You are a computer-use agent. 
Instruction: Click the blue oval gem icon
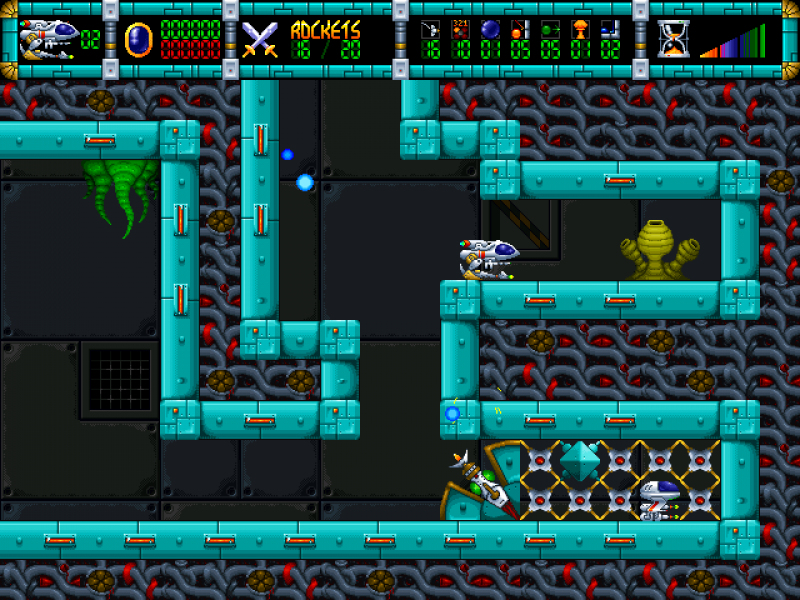[x=136, y=39]
